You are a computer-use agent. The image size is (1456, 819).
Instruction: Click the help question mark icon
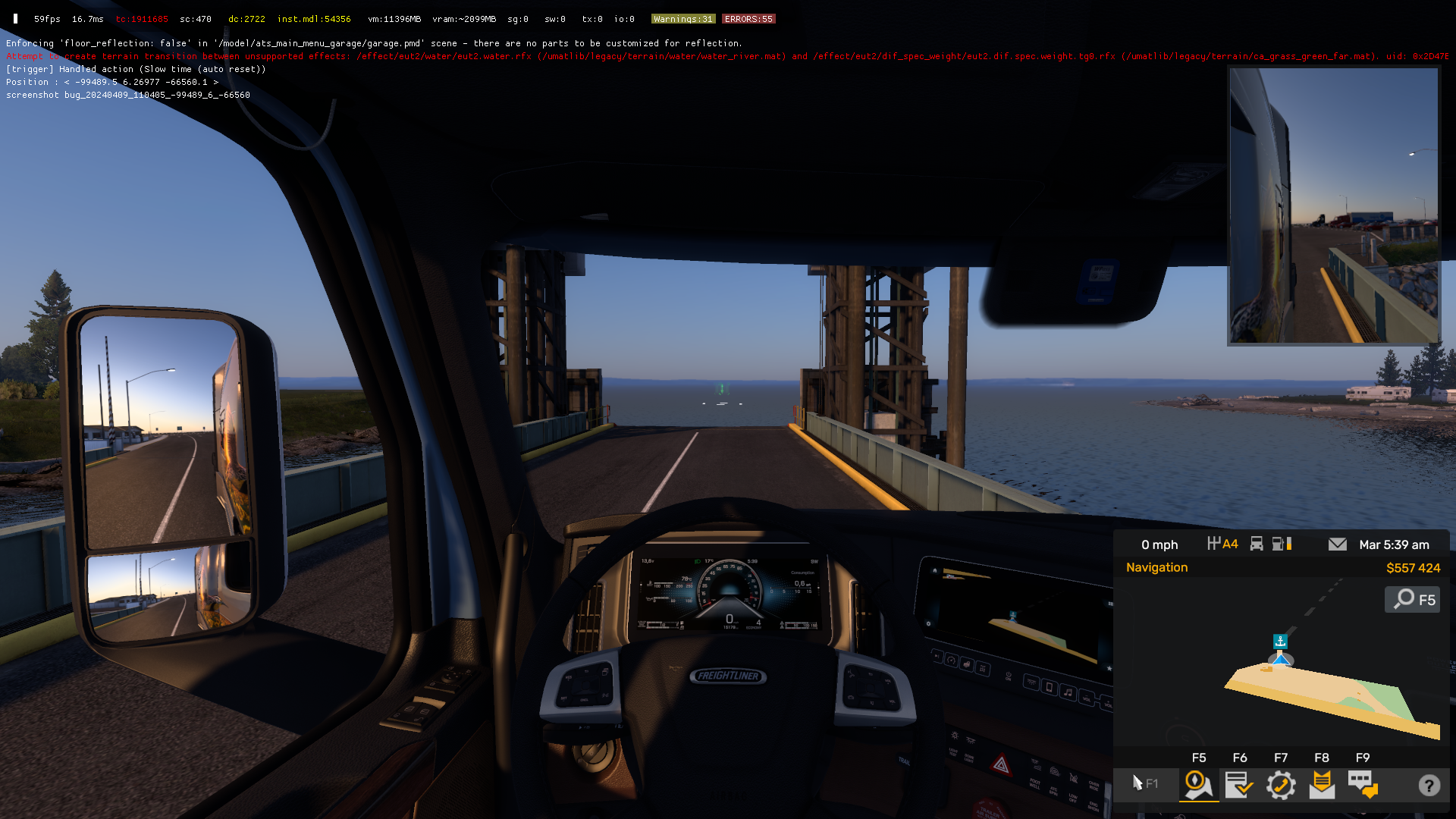click(1429, 786)
